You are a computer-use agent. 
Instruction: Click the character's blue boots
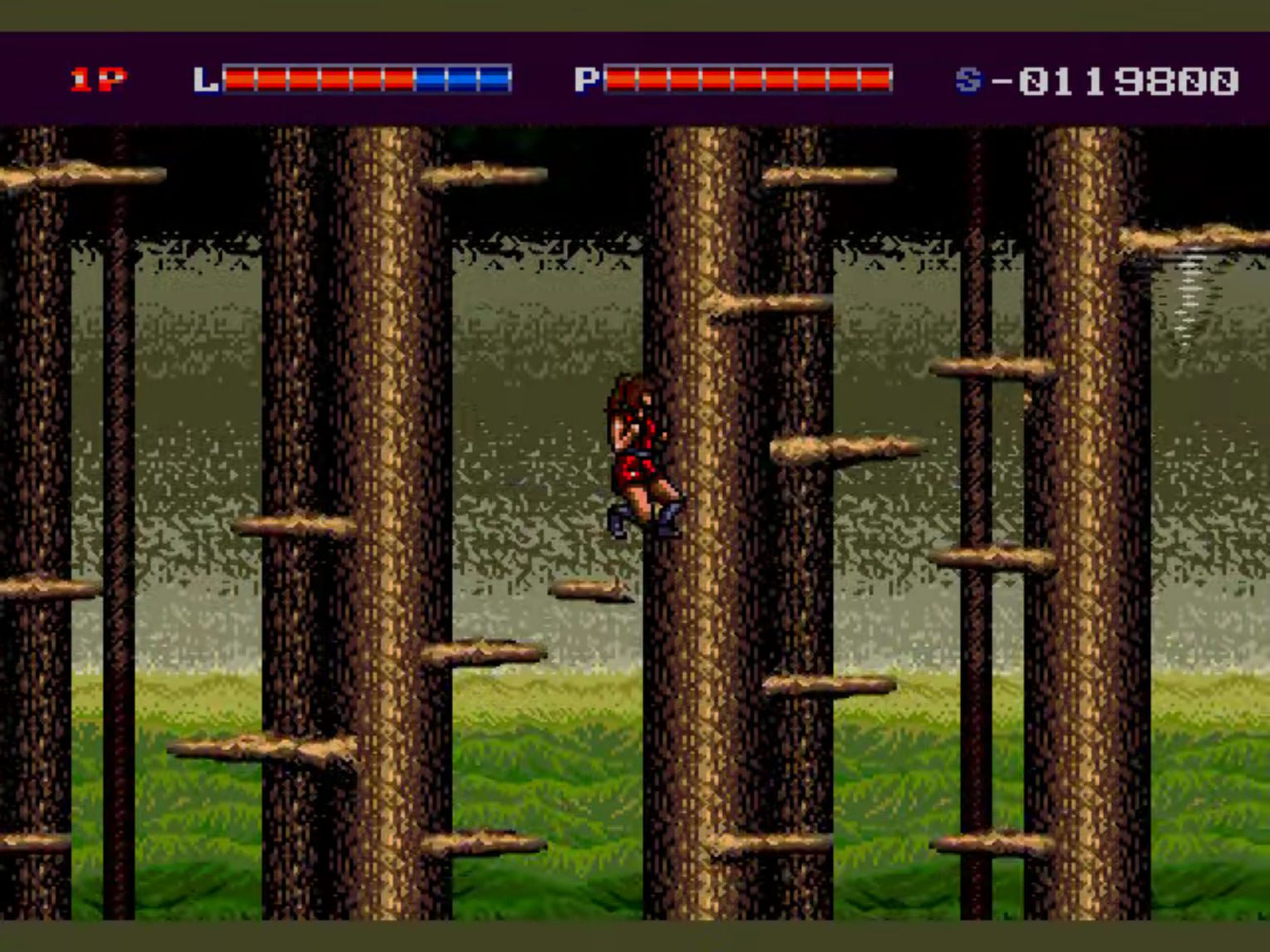[644, 519]
